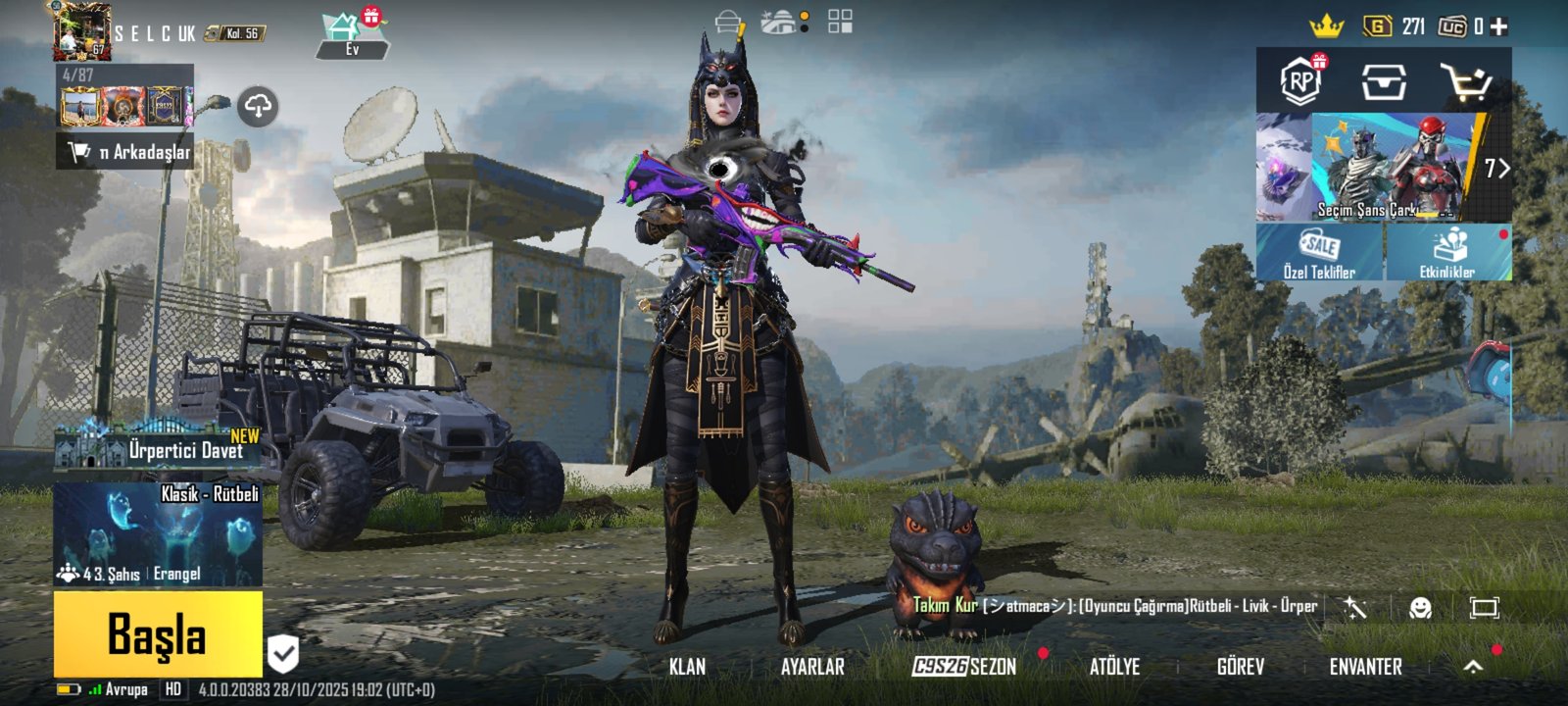Open the Ürpertici Davet event banner

(158, 447)
